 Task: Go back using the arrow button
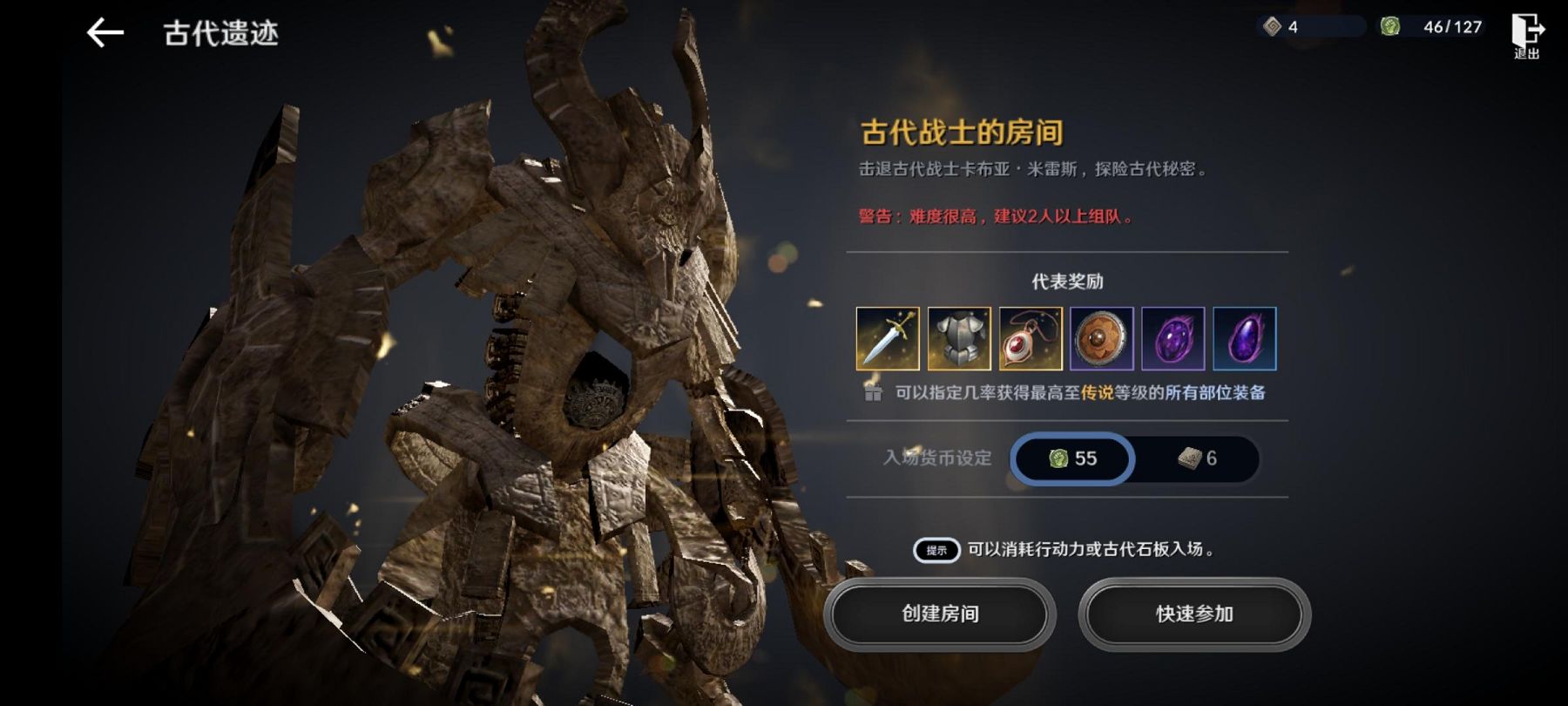point(105,33)
